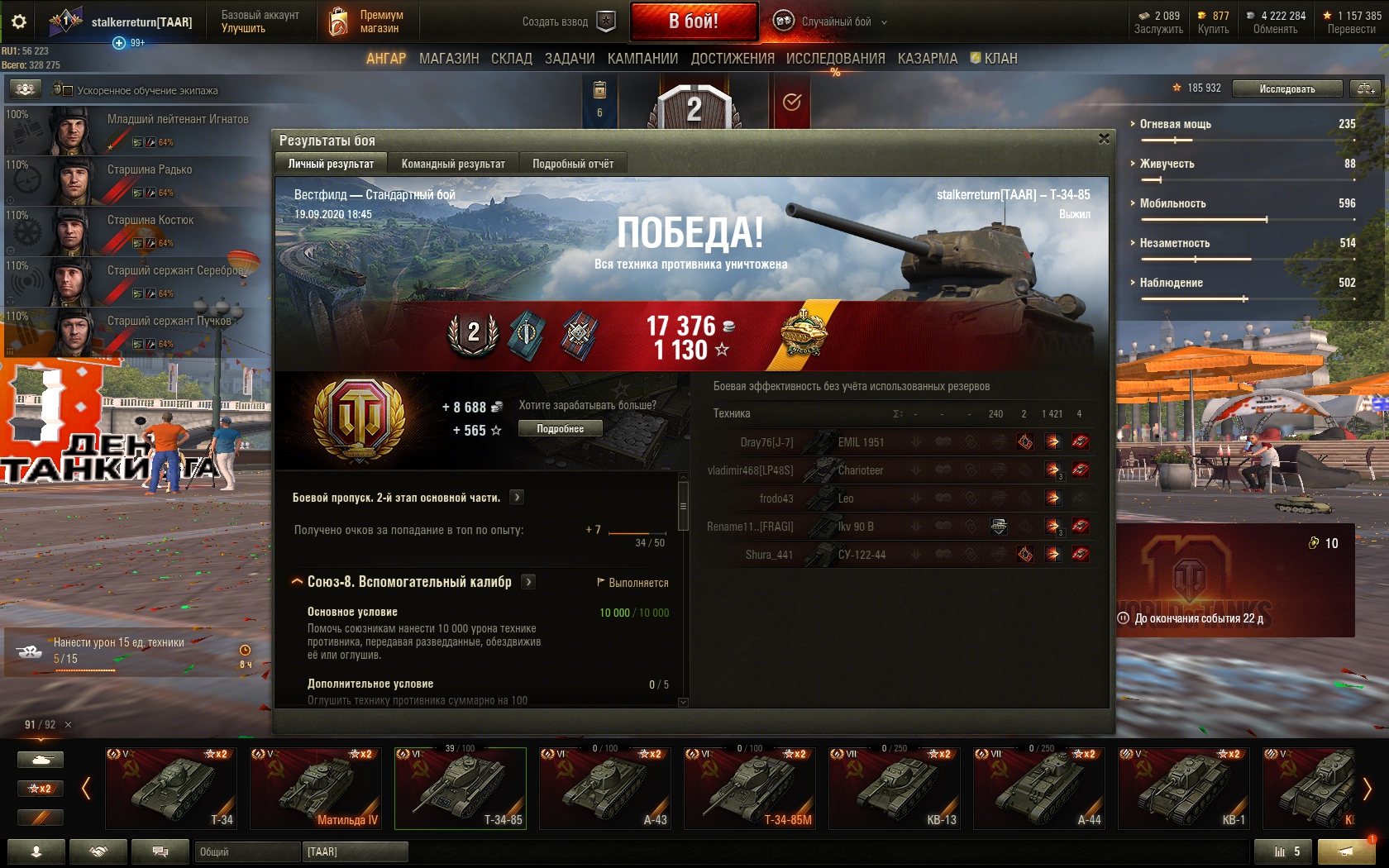Show next tanks with carousel right arrow

(x=1367, y=789)
